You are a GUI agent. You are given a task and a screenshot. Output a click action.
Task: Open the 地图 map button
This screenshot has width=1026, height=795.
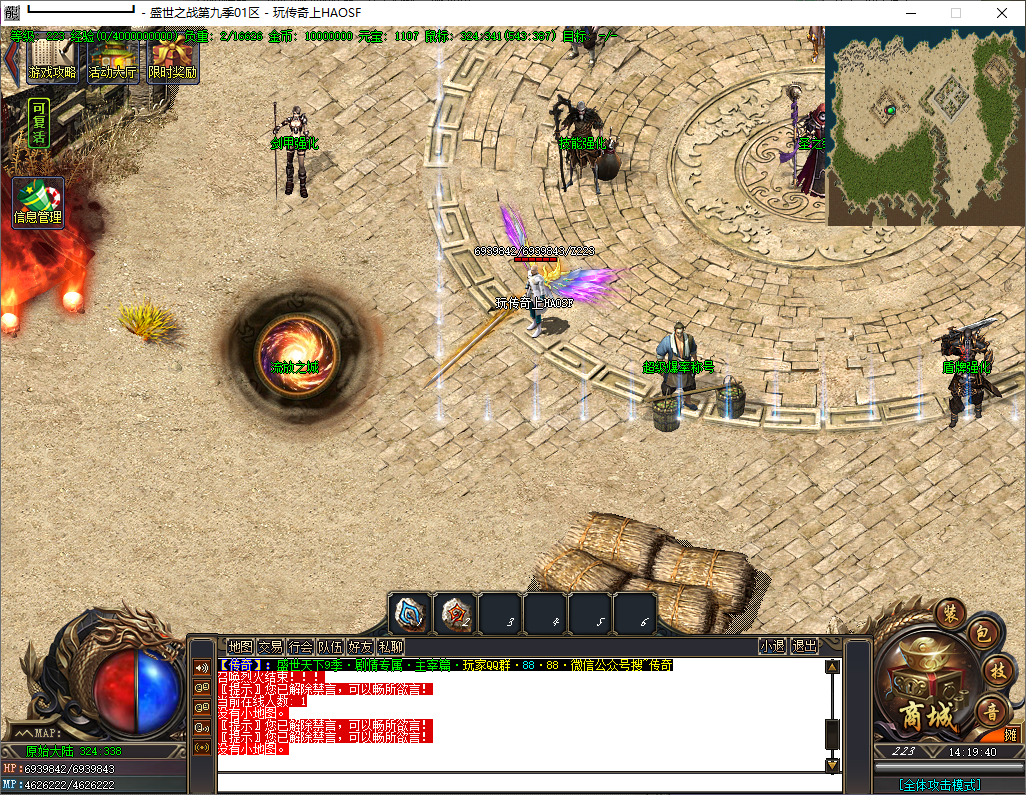[240, 647]
